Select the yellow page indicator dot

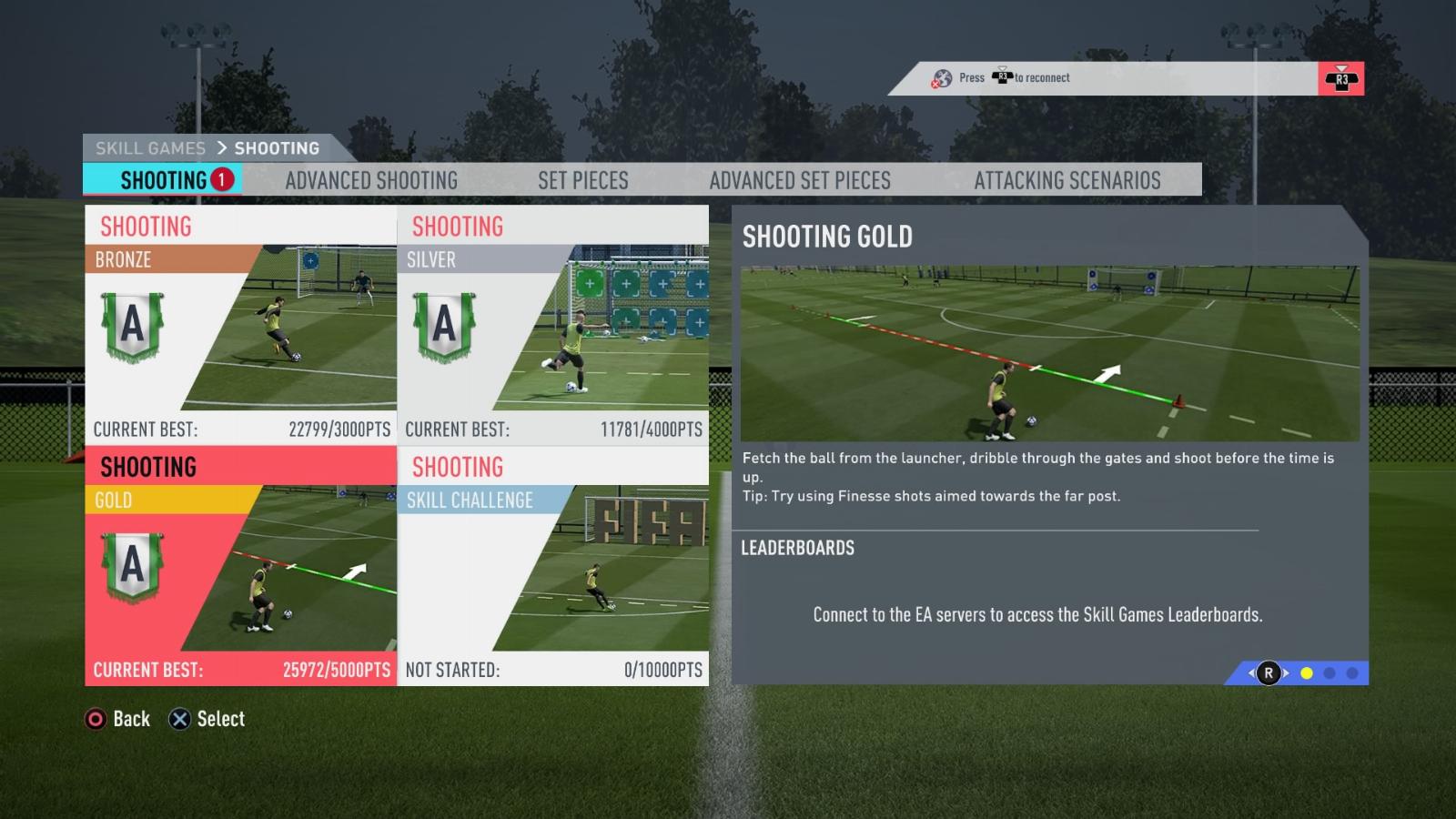(1307, 673)
